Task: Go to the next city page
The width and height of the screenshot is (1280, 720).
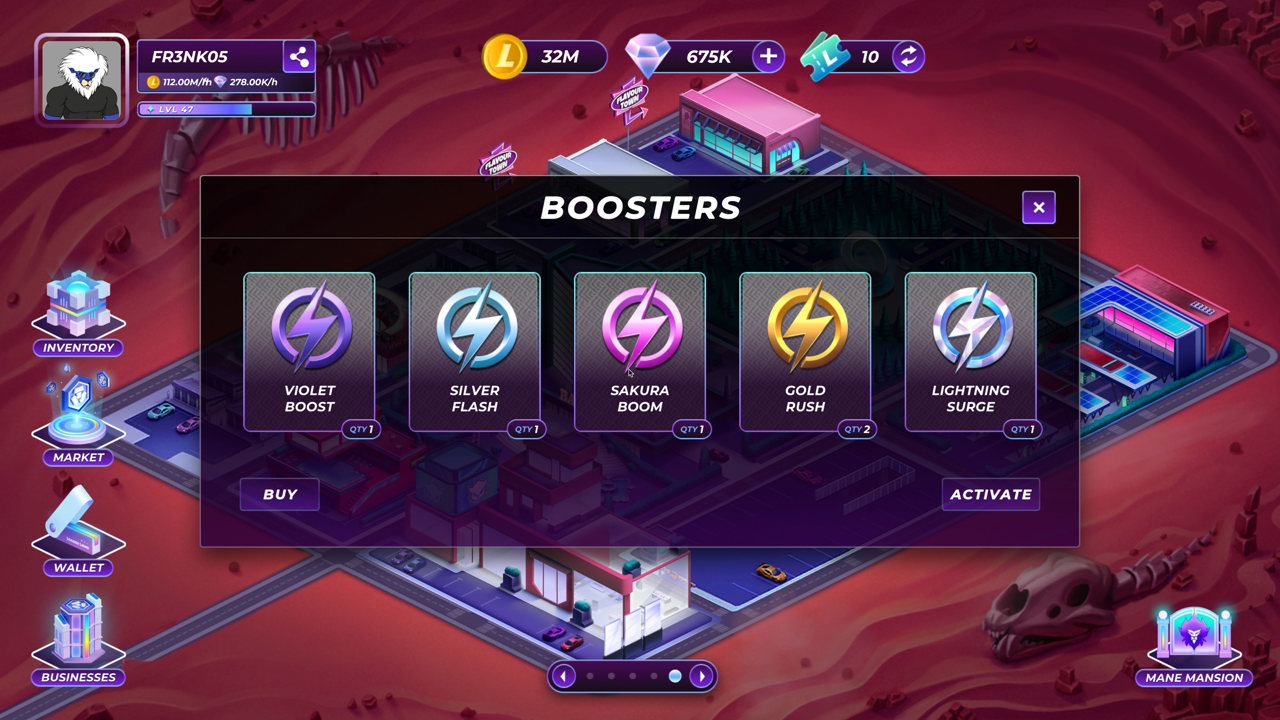Action: click(x=702, y=676)
